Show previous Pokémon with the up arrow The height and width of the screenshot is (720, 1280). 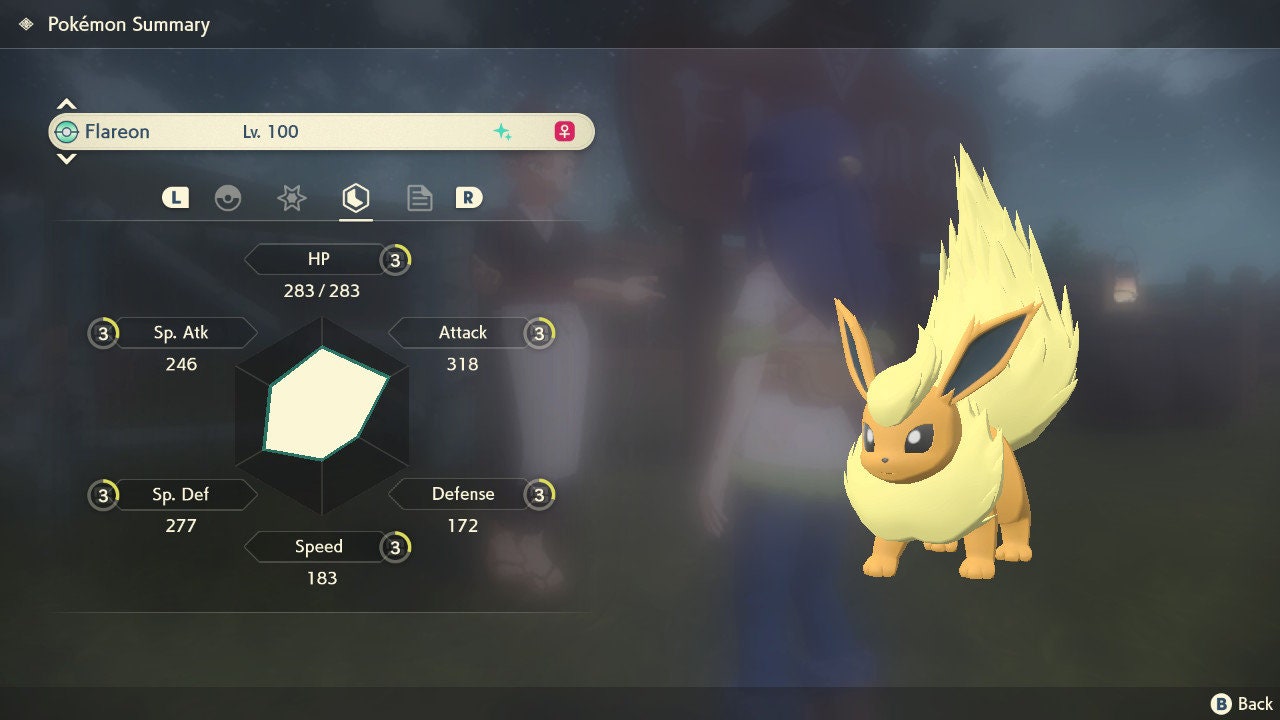click(66, 104)
